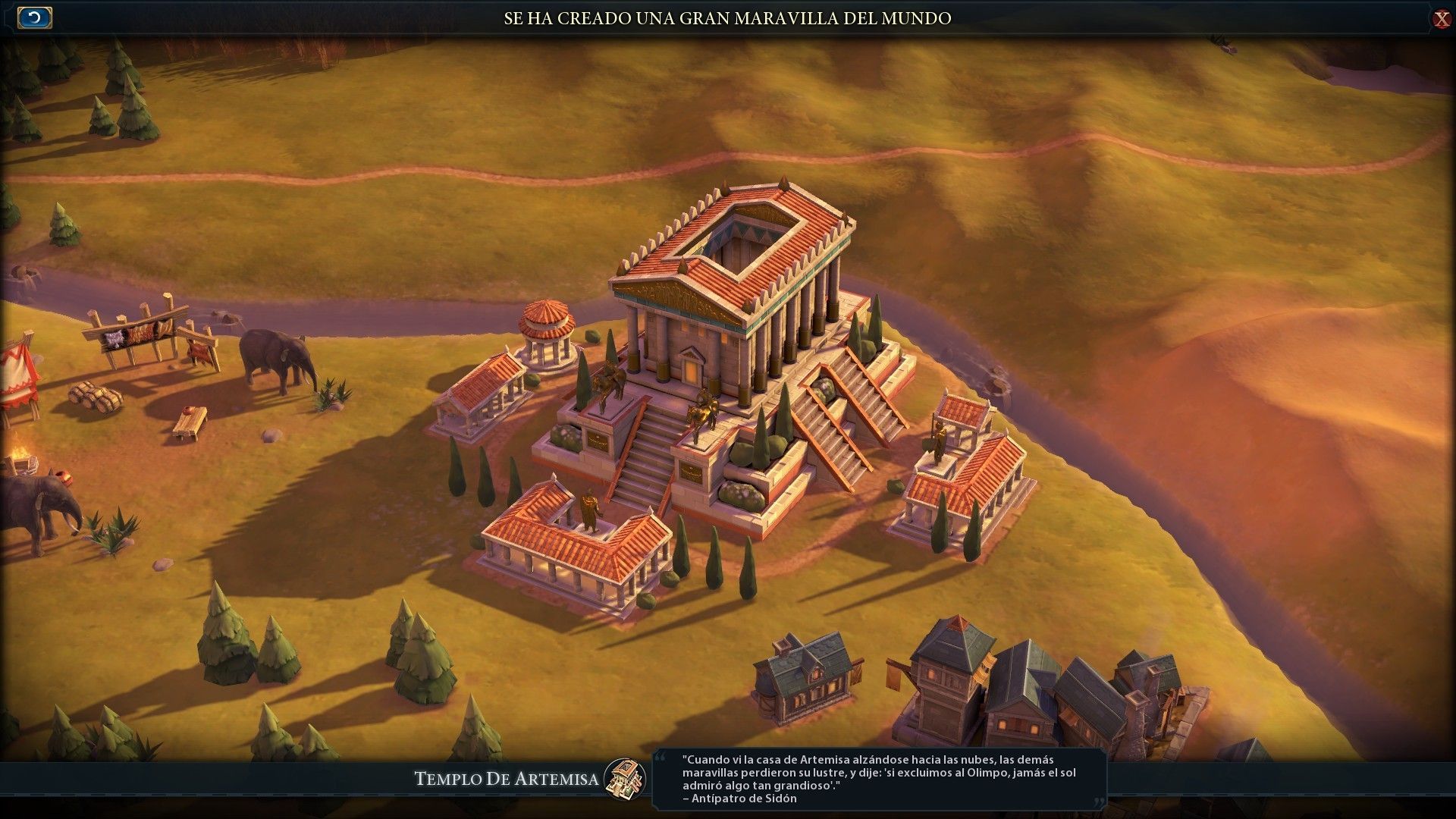Close the wonder completion screen
Screen dimensions: 1456x819
tap(1442, 18)
